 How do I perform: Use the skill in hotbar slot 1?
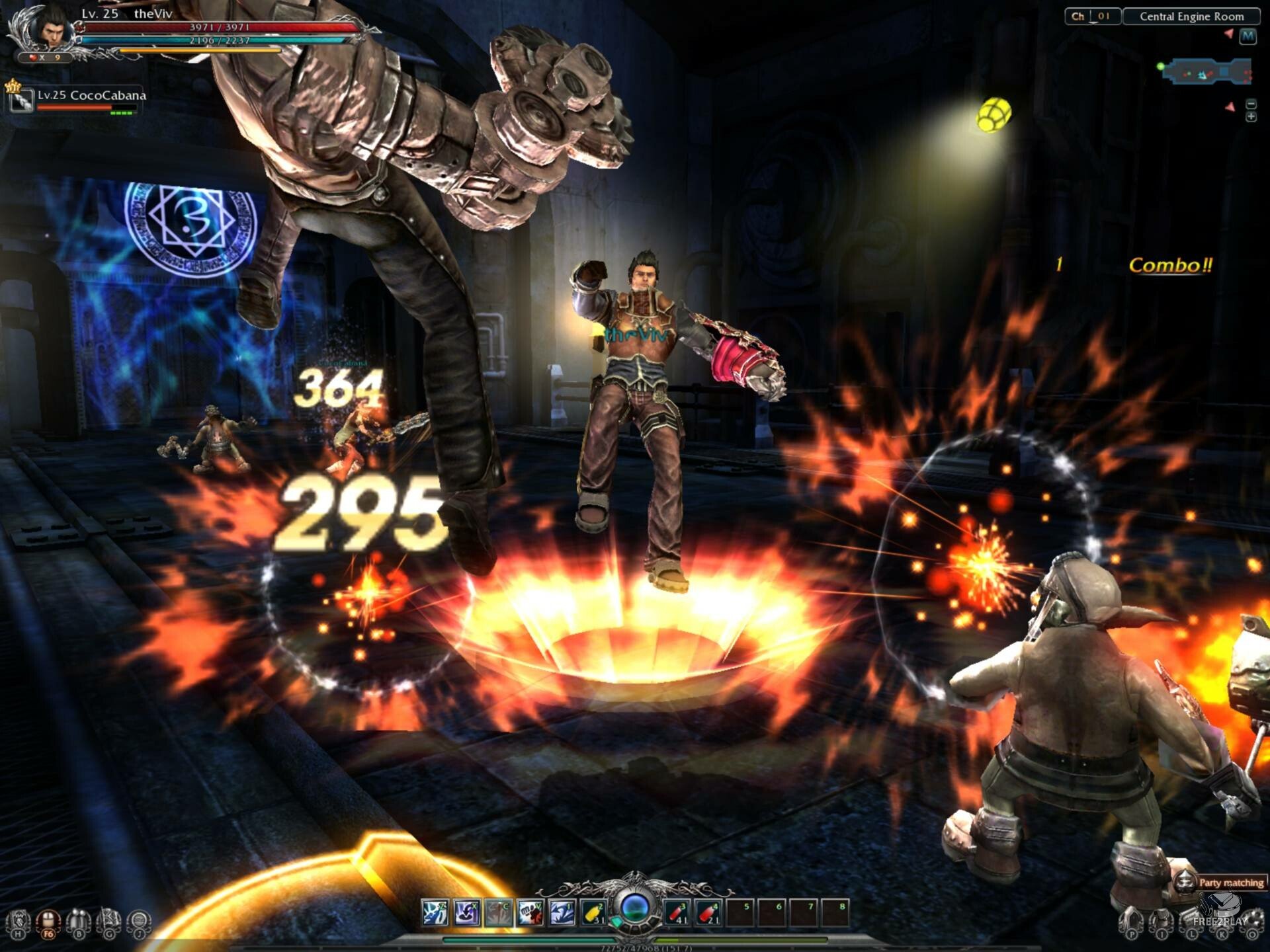(x=562, y=913)
